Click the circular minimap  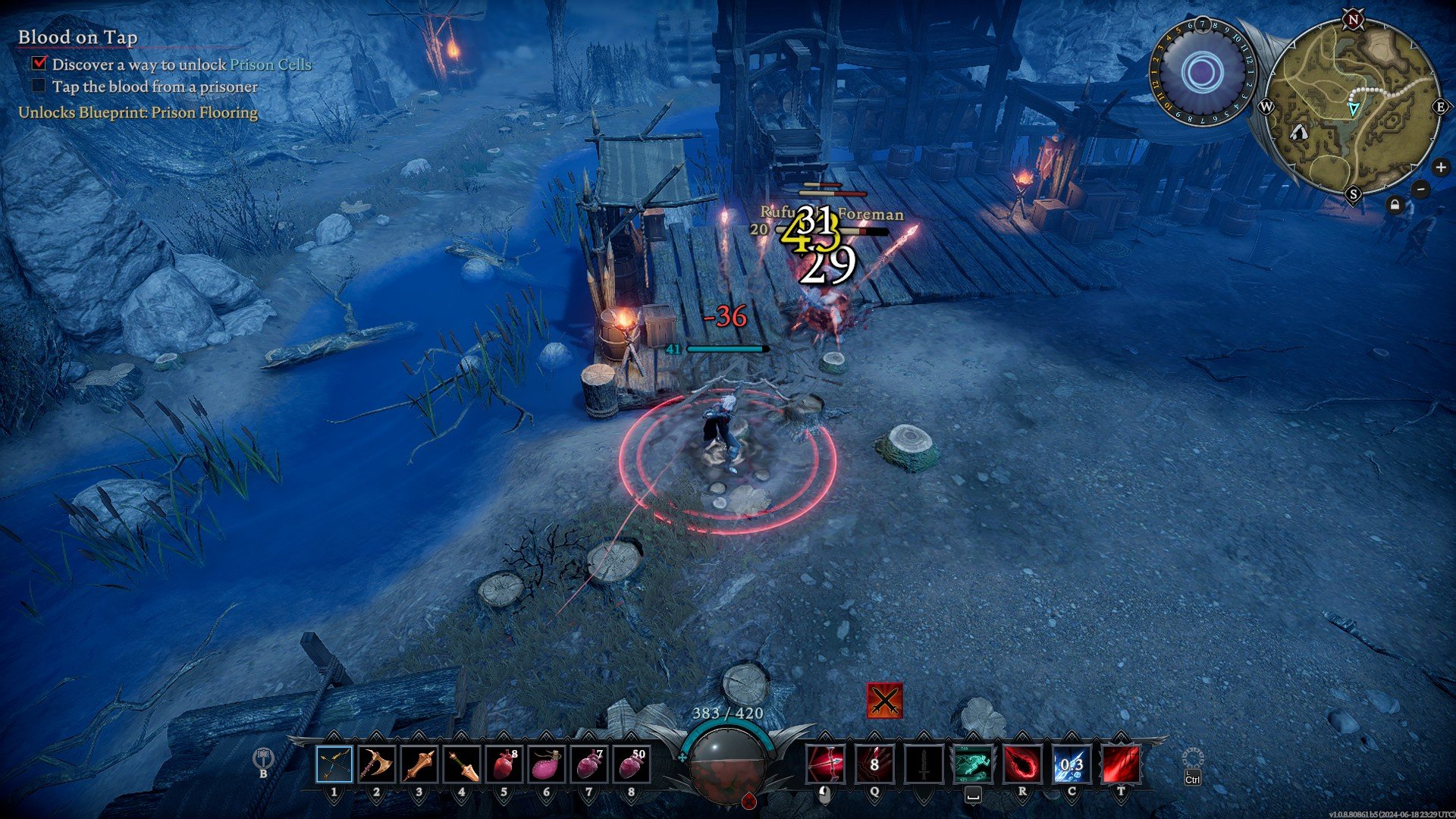[x=1353, y=107]
